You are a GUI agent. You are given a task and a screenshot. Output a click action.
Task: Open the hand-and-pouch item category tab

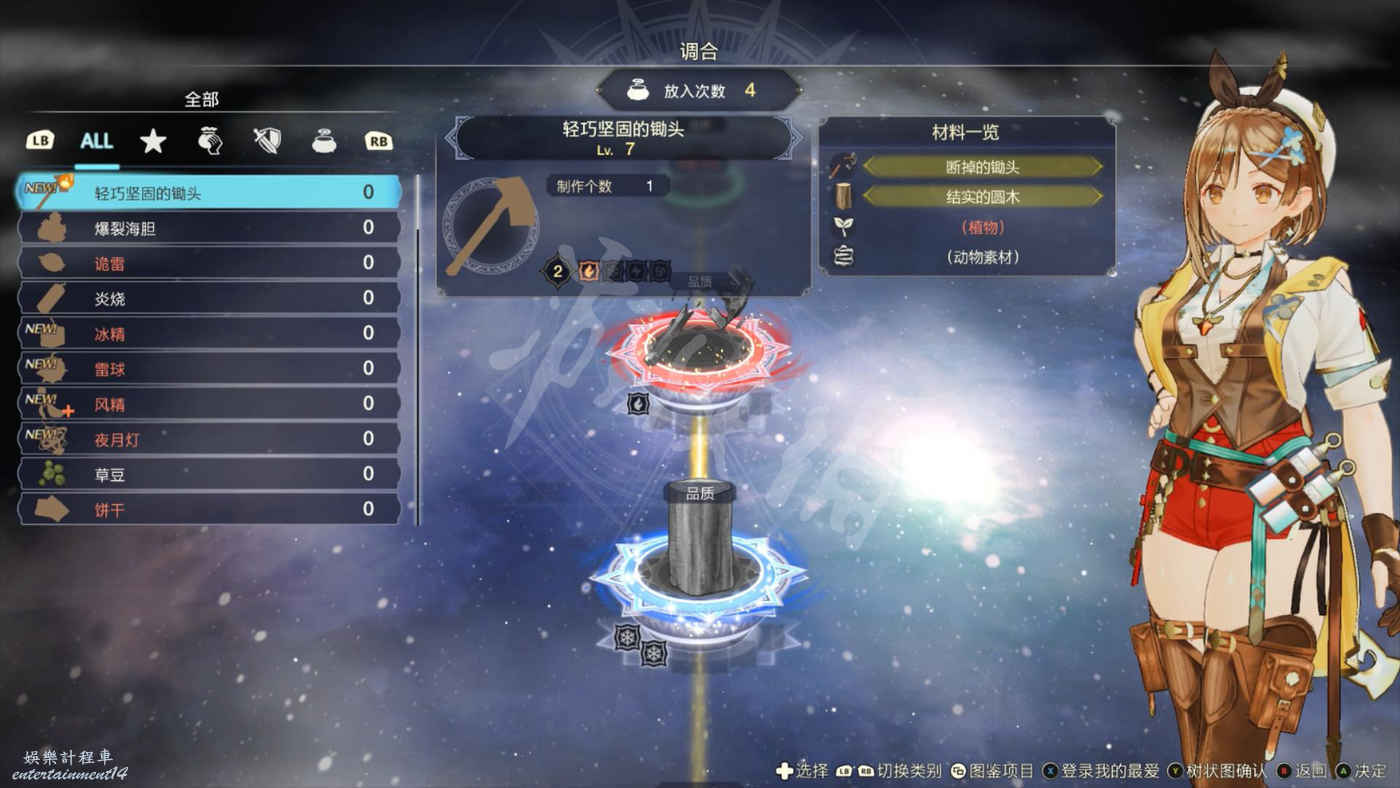tap(209, 141)
